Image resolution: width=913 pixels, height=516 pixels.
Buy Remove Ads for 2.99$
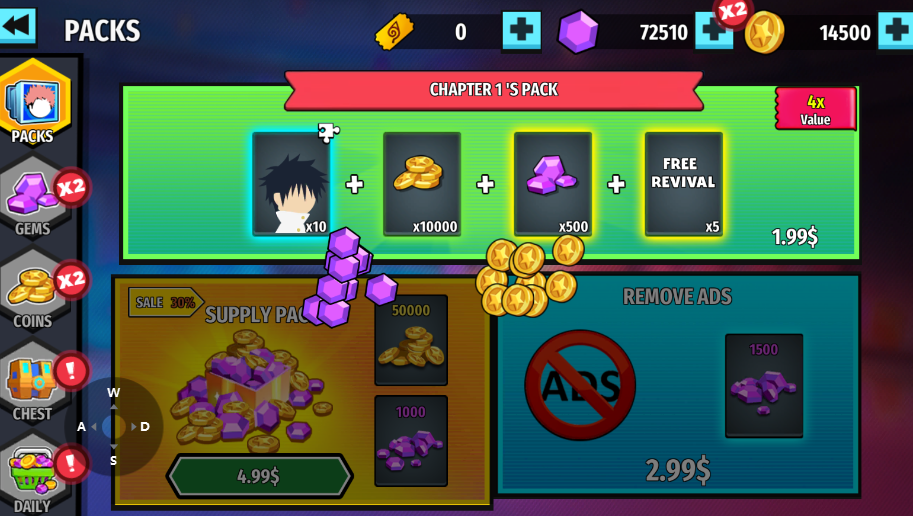[677, 468]
